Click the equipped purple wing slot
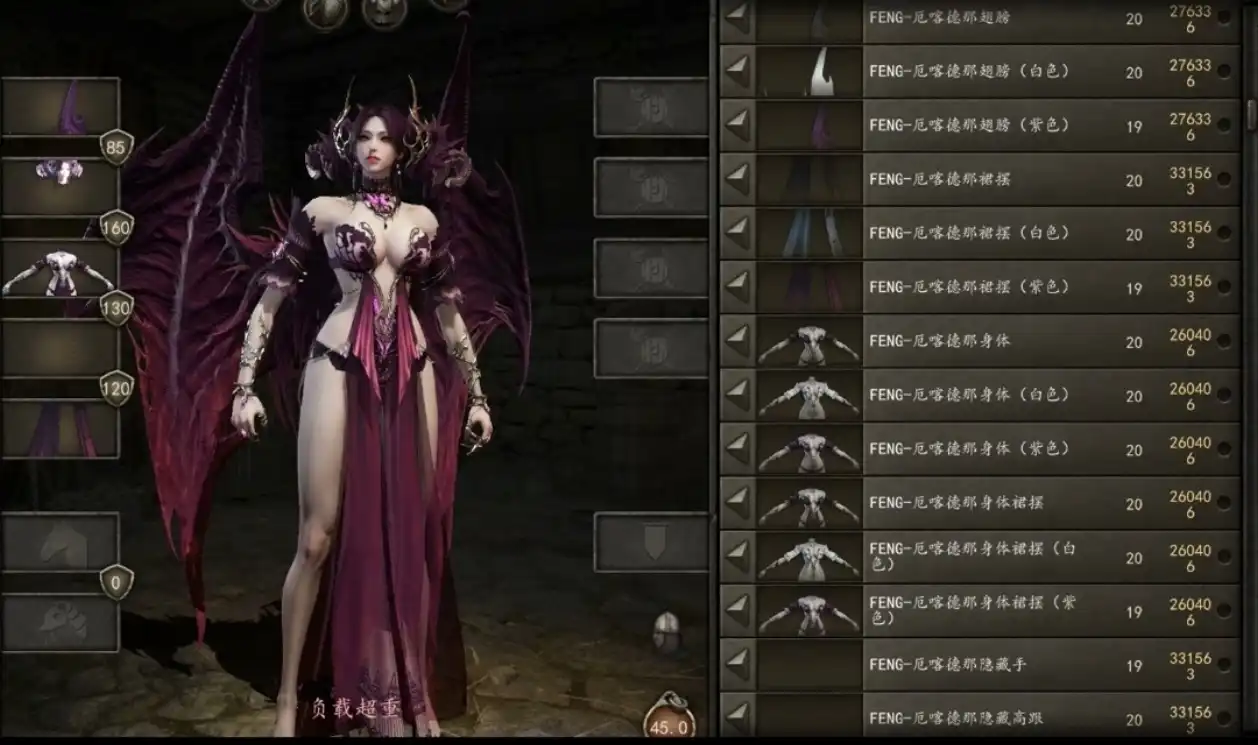This screenshot has width=1258, height=745. pyautogui.click(x=60, y=108)
